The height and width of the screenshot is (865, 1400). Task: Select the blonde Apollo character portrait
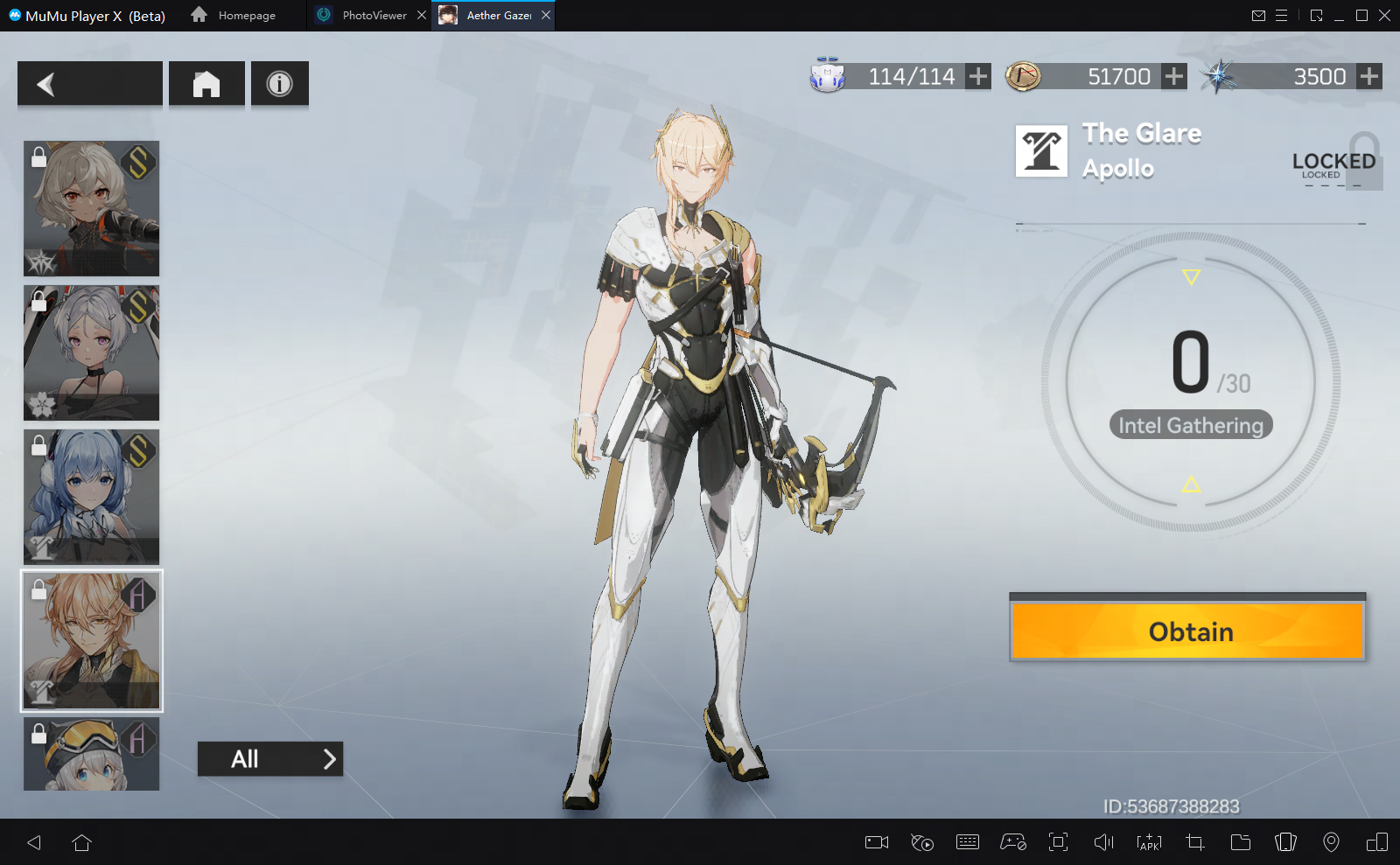[92, 640]
